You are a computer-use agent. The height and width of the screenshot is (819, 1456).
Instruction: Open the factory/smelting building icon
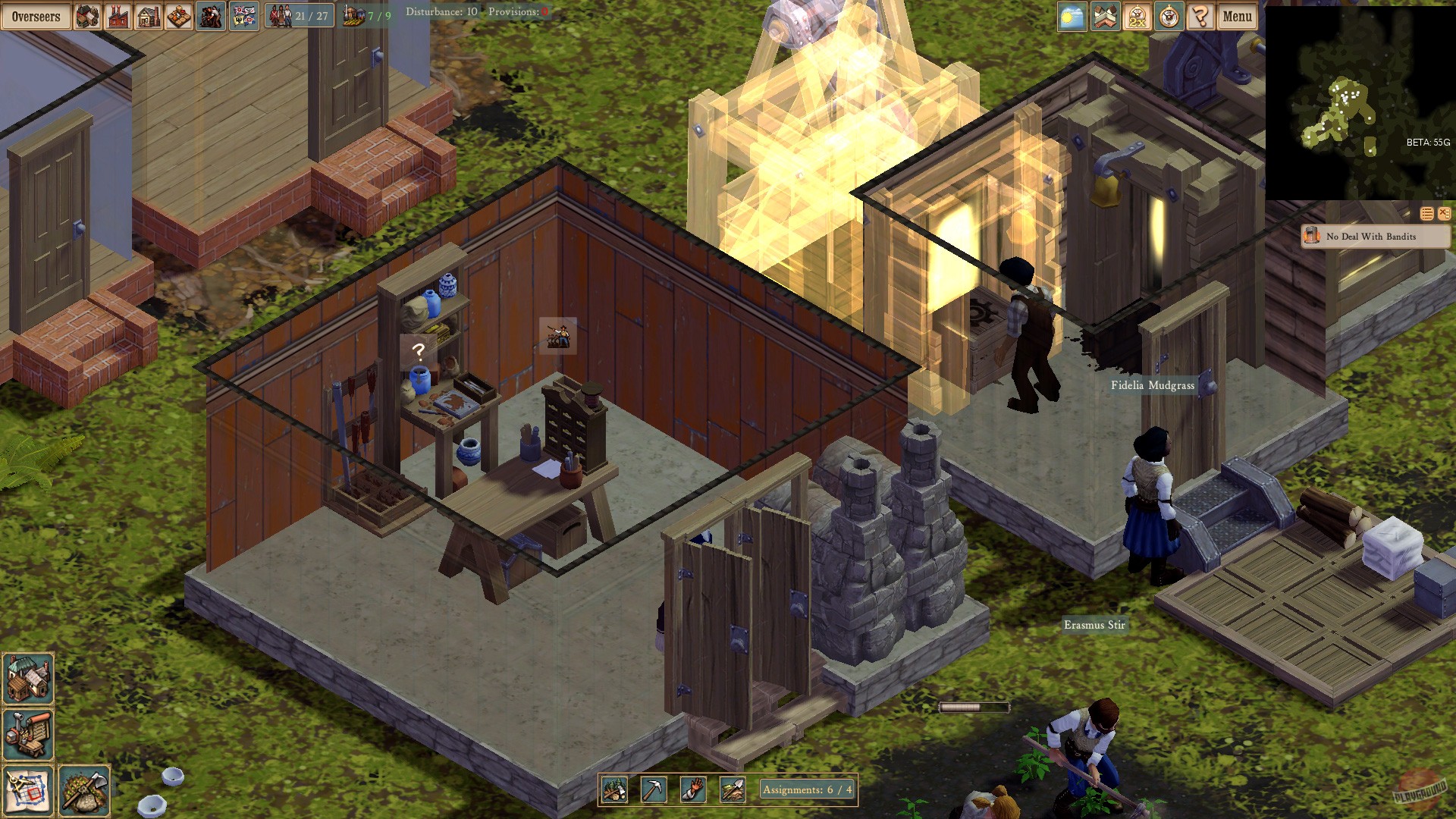tap(118, 16)
